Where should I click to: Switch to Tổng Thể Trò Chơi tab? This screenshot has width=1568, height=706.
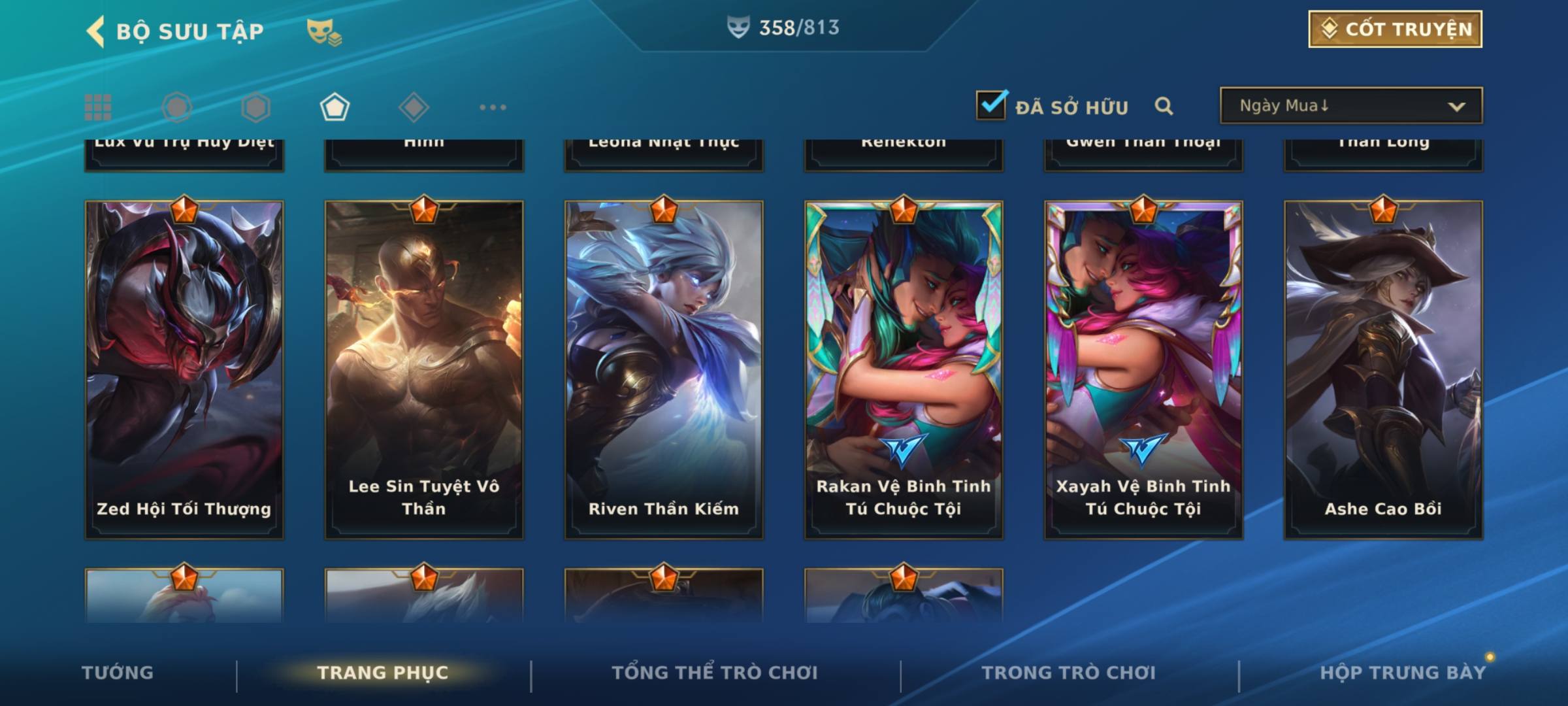click(x=715, y=673)
